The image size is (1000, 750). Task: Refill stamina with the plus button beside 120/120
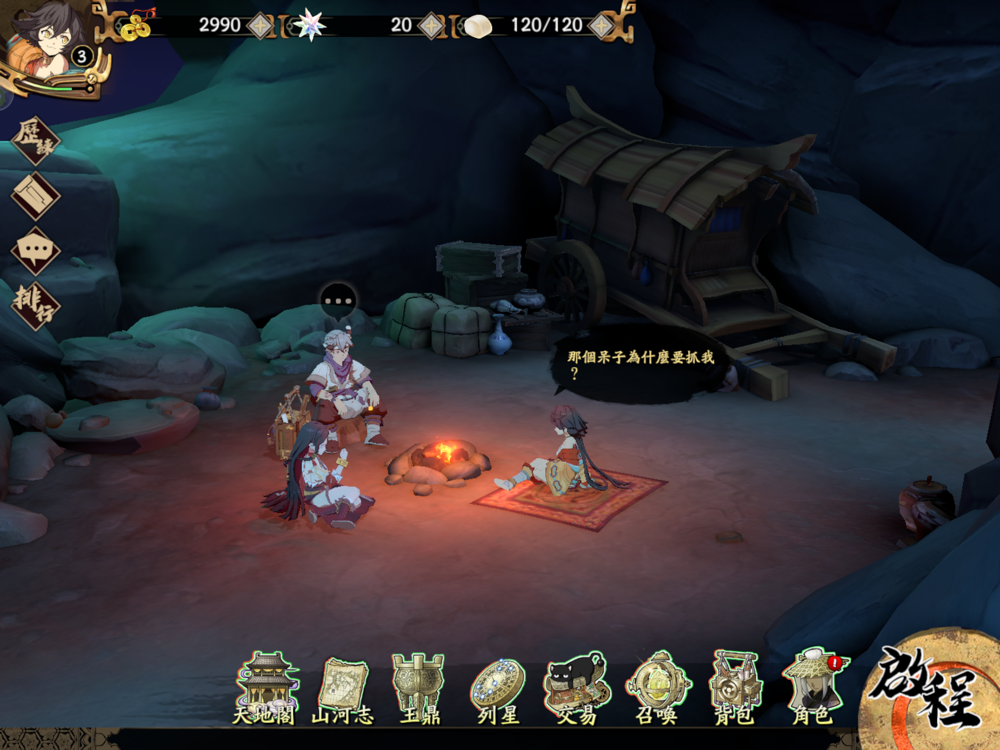pos(601,25)
